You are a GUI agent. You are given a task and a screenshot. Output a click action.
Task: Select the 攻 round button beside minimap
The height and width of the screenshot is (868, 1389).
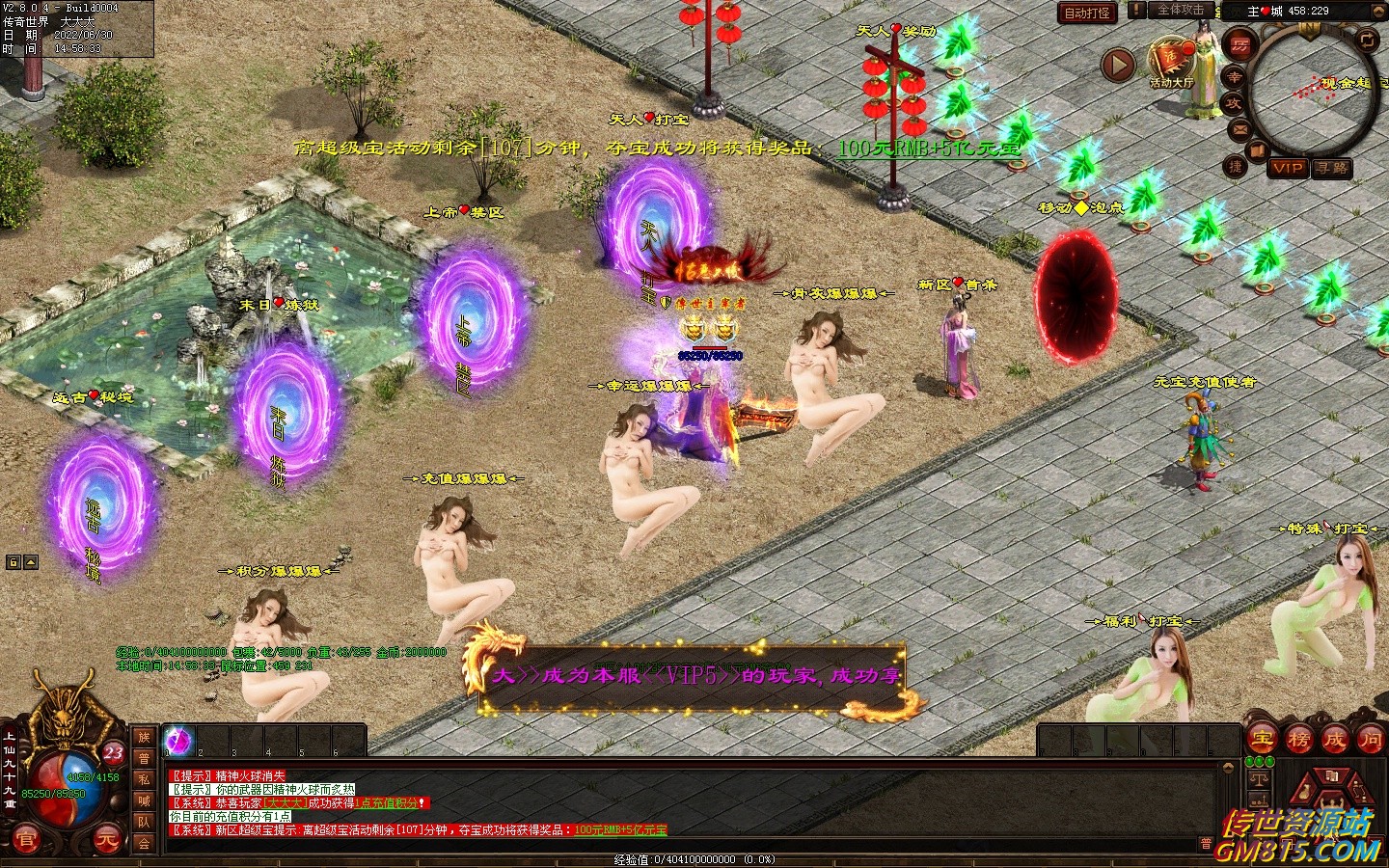[x=1234, y=103]
